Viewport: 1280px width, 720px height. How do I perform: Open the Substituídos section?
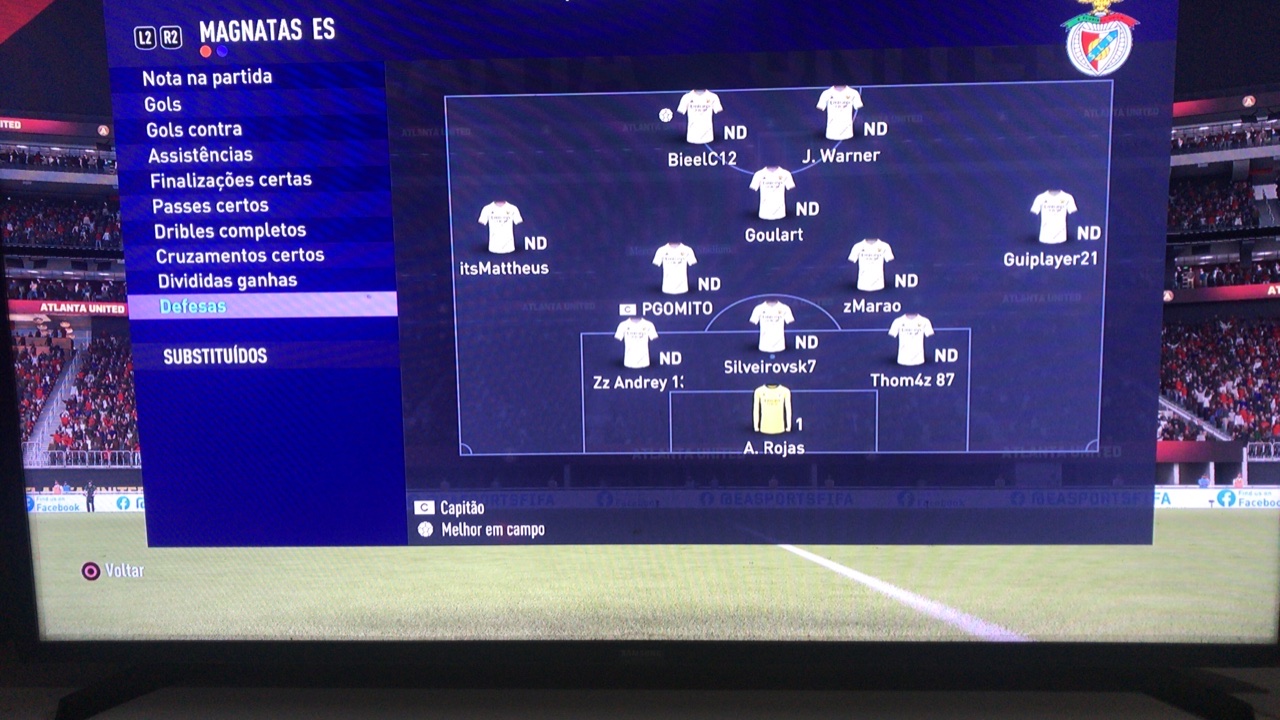coord(215,356)
